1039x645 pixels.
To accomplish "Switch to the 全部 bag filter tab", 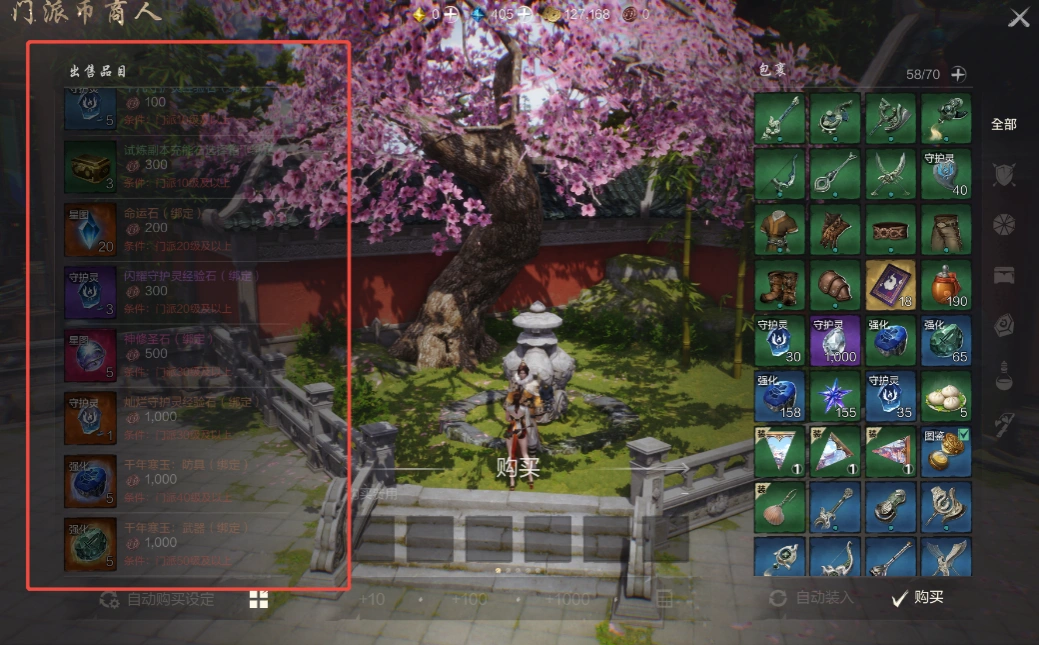I will pyautogui.click(x=1003, y=125).
